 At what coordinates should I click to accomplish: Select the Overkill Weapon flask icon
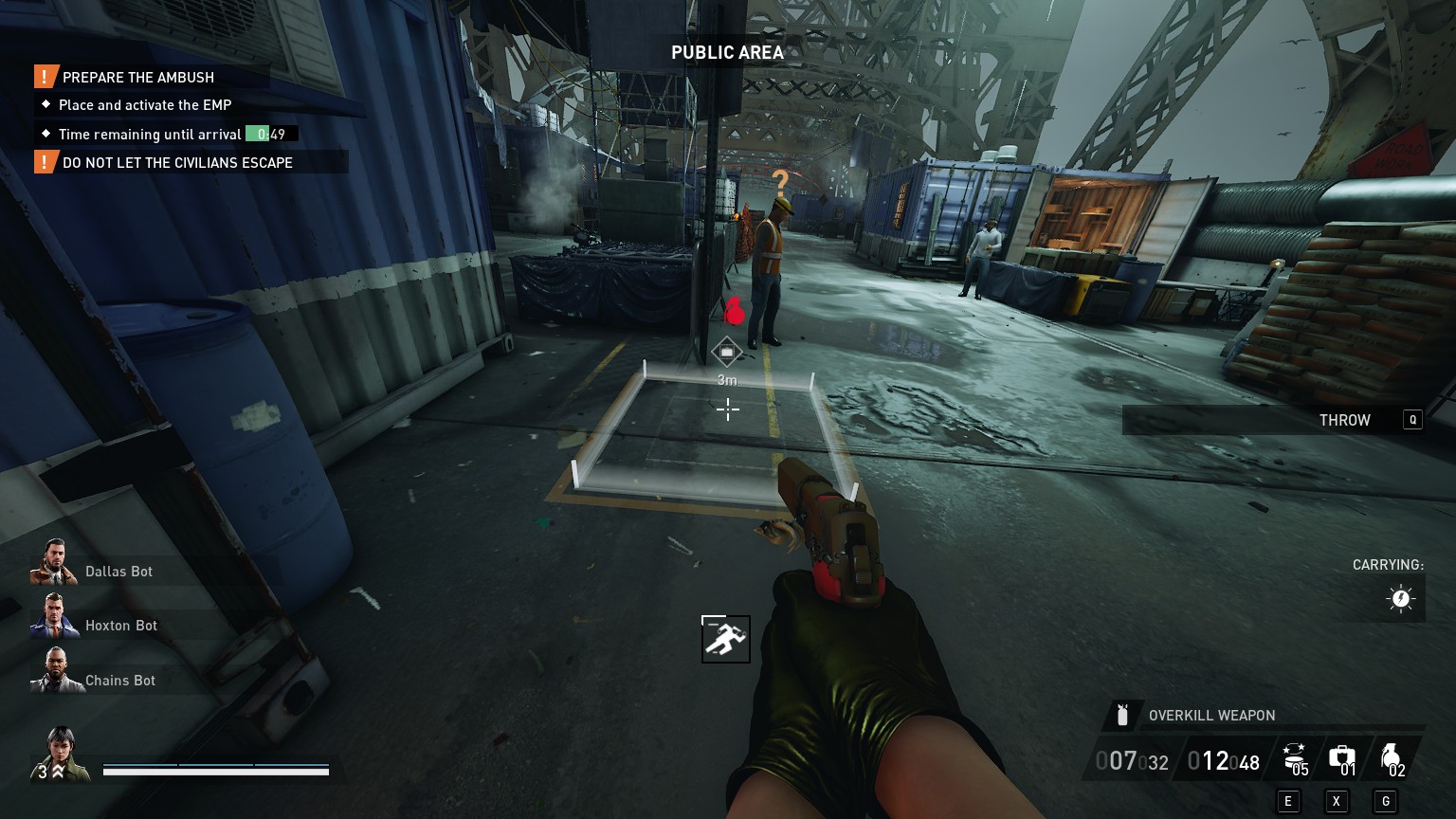coord(1124,716)
